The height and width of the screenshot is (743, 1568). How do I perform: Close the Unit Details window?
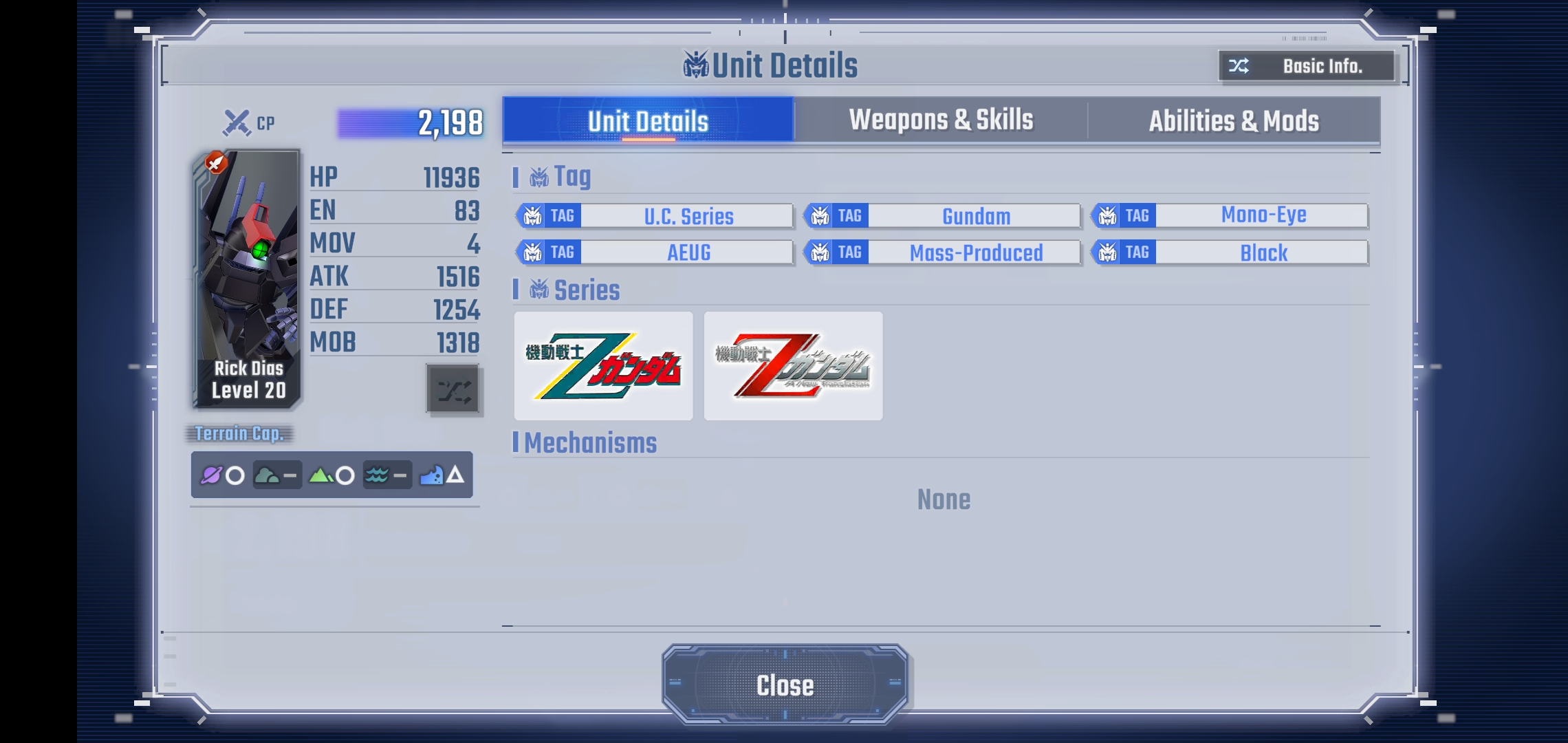pos(785,685)
